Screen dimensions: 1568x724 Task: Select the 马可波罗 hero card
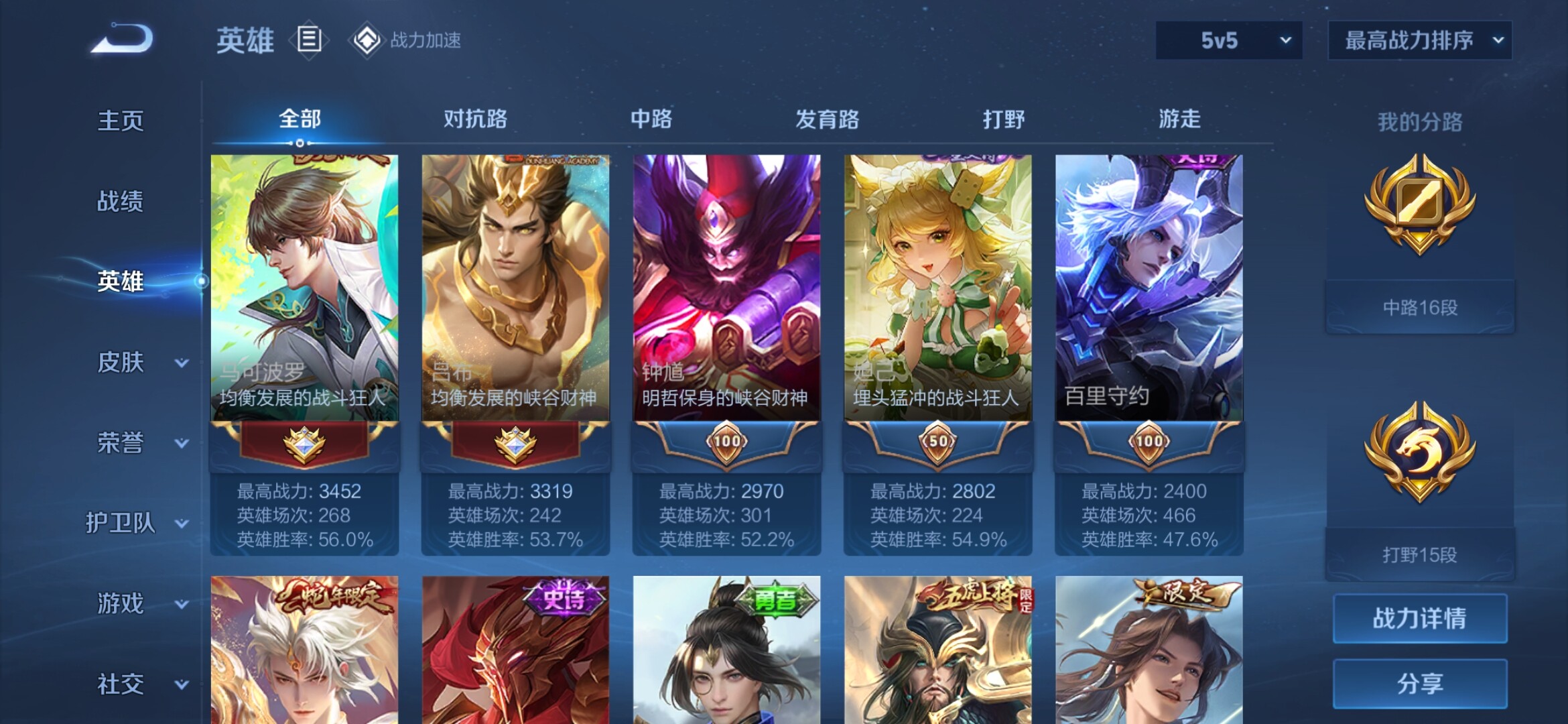[304, 288]
